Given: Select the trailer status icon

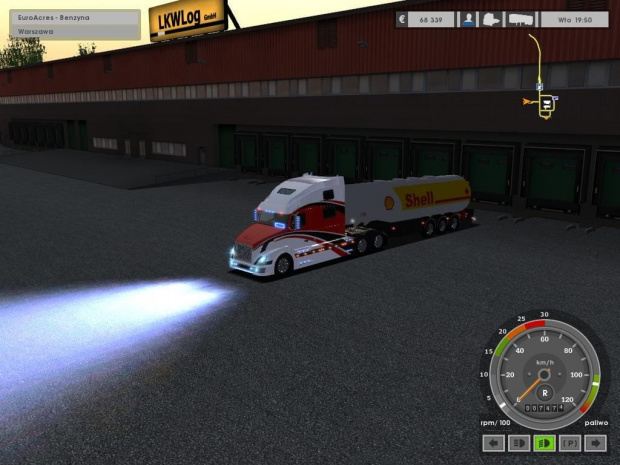Looking at the screenshot, I should tap(521, 19).
